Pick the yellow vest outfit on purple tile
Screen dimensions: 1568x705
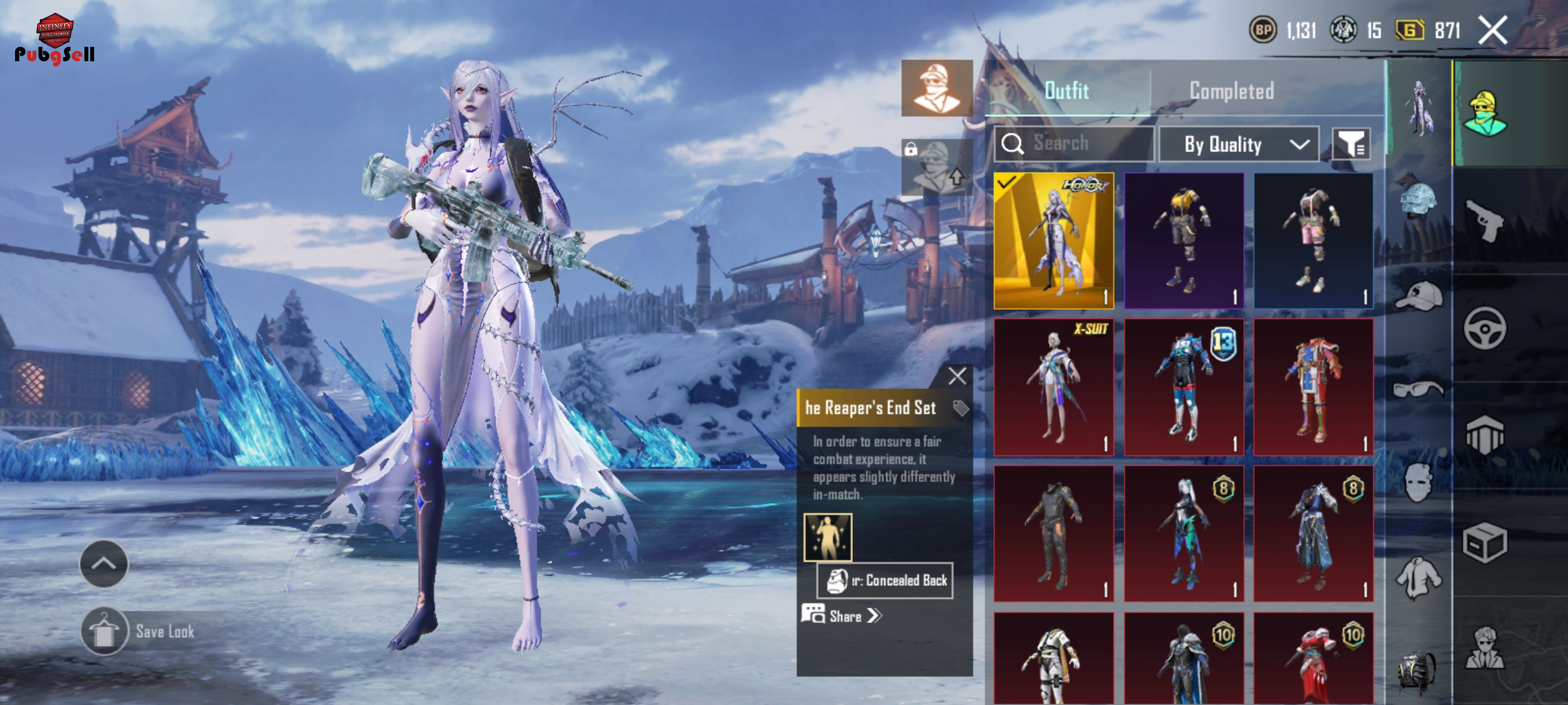click(1184, 240)
